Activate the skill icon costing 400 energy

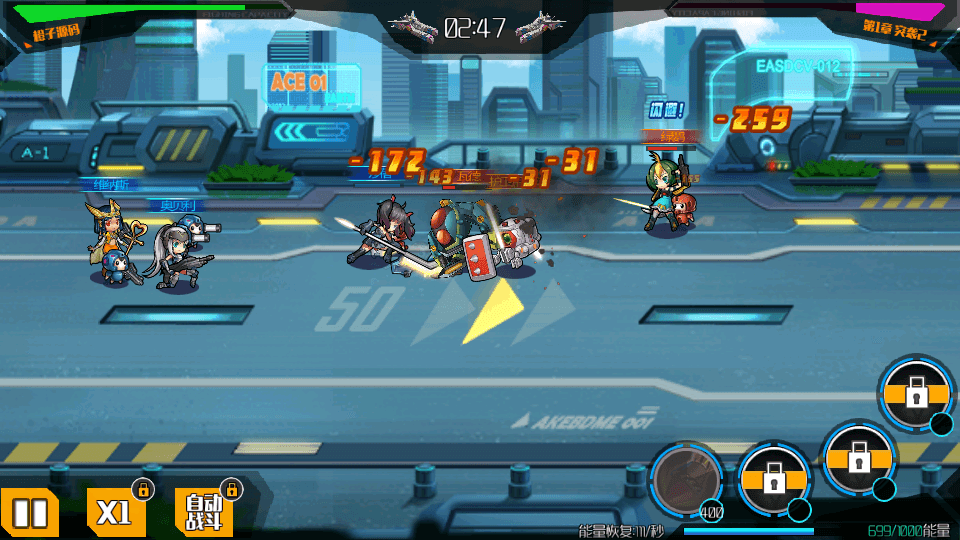point(686,479)
